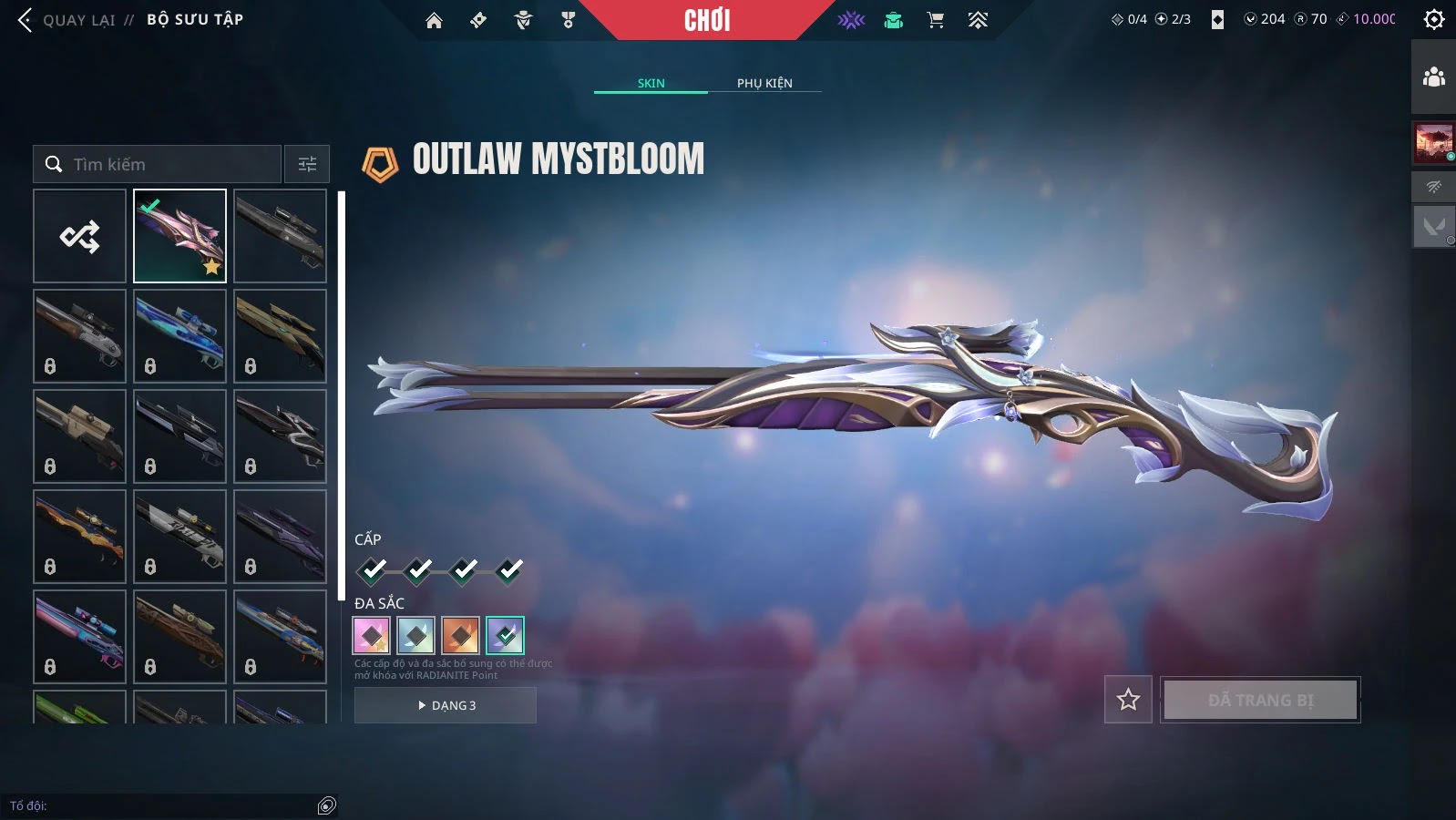This screenshot has width=1456, height=820.
Task: Click the red CHƠI play button
Action: (707, 20)
